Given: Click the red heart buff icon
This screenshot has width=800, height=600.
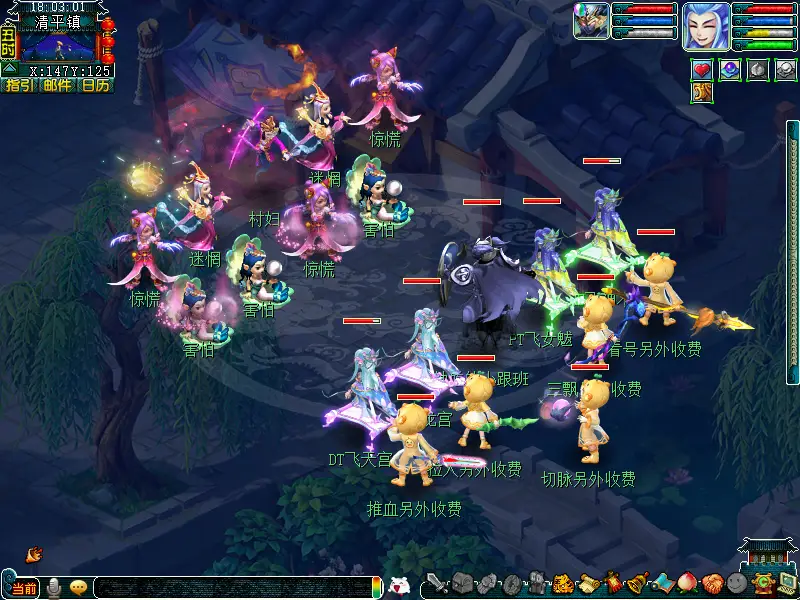Looking at the screenshot, I should click(702, 70).
